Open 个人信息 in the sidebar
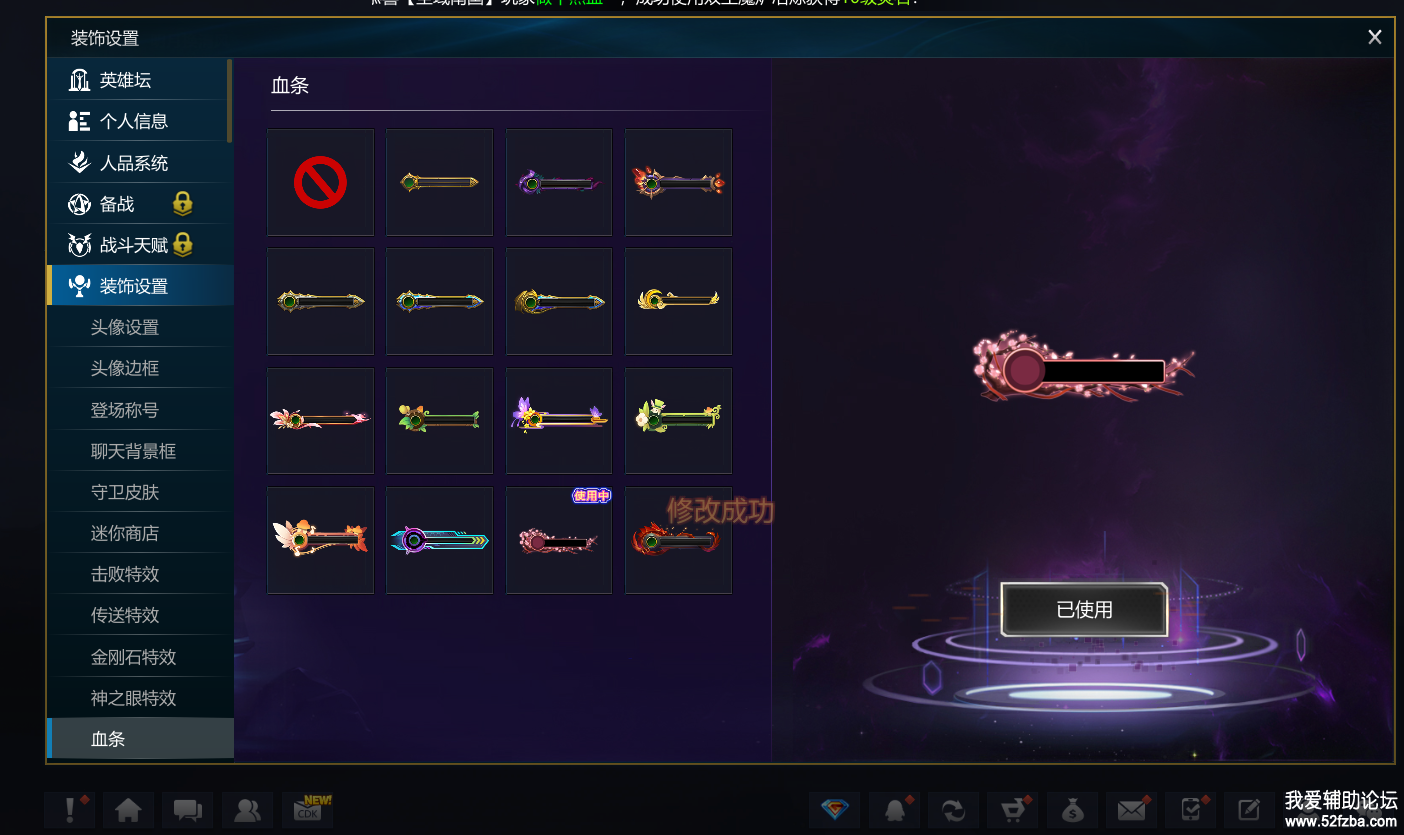Viewport: 1404px width, 835px height. [x=133, y=121]
